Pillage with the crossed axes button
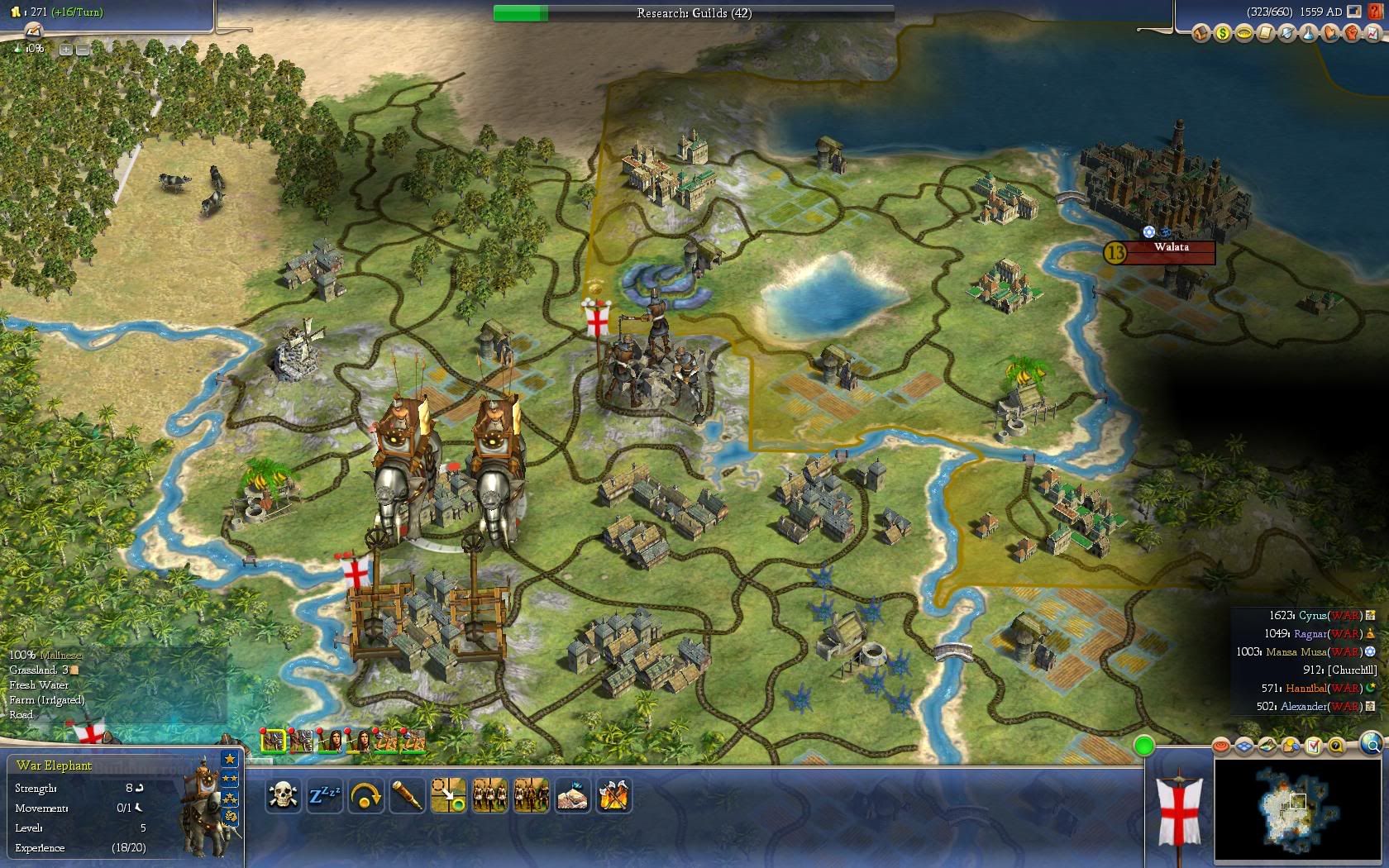 point(613,796)
